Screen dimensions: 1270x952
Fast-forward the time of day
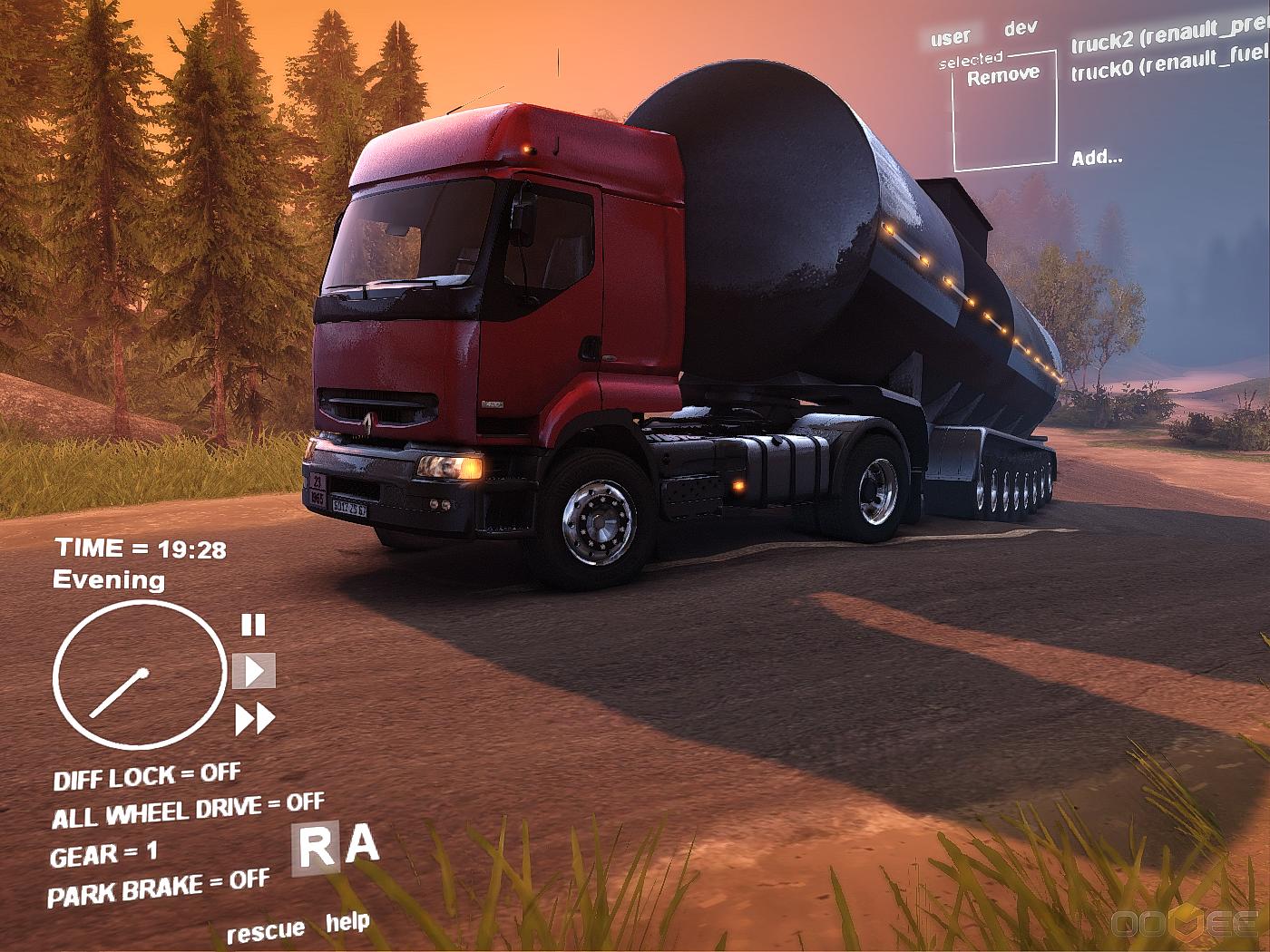[x=255, y=719]
